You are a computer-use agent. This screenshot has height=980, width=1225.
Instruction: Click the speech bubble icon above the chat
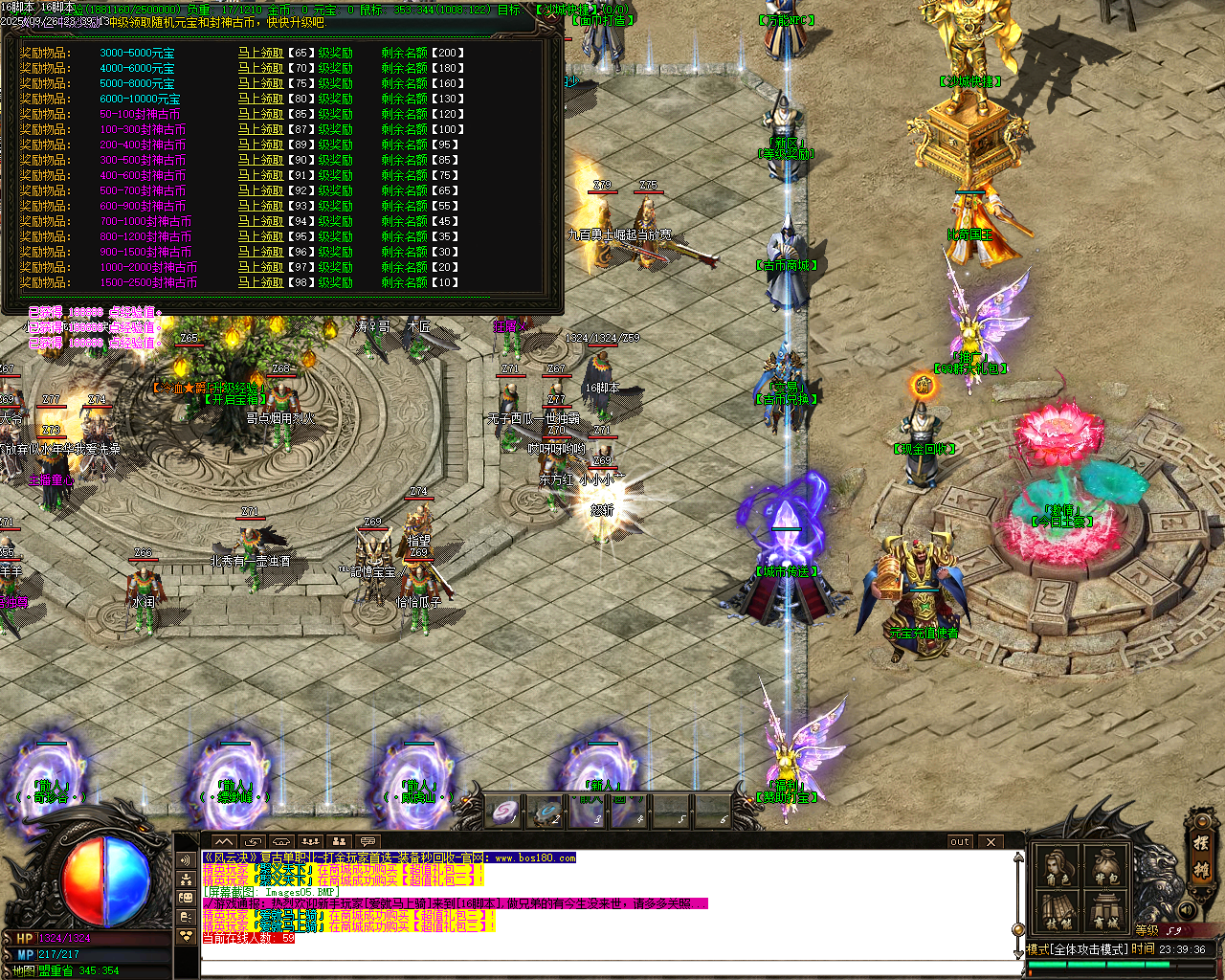368,841
